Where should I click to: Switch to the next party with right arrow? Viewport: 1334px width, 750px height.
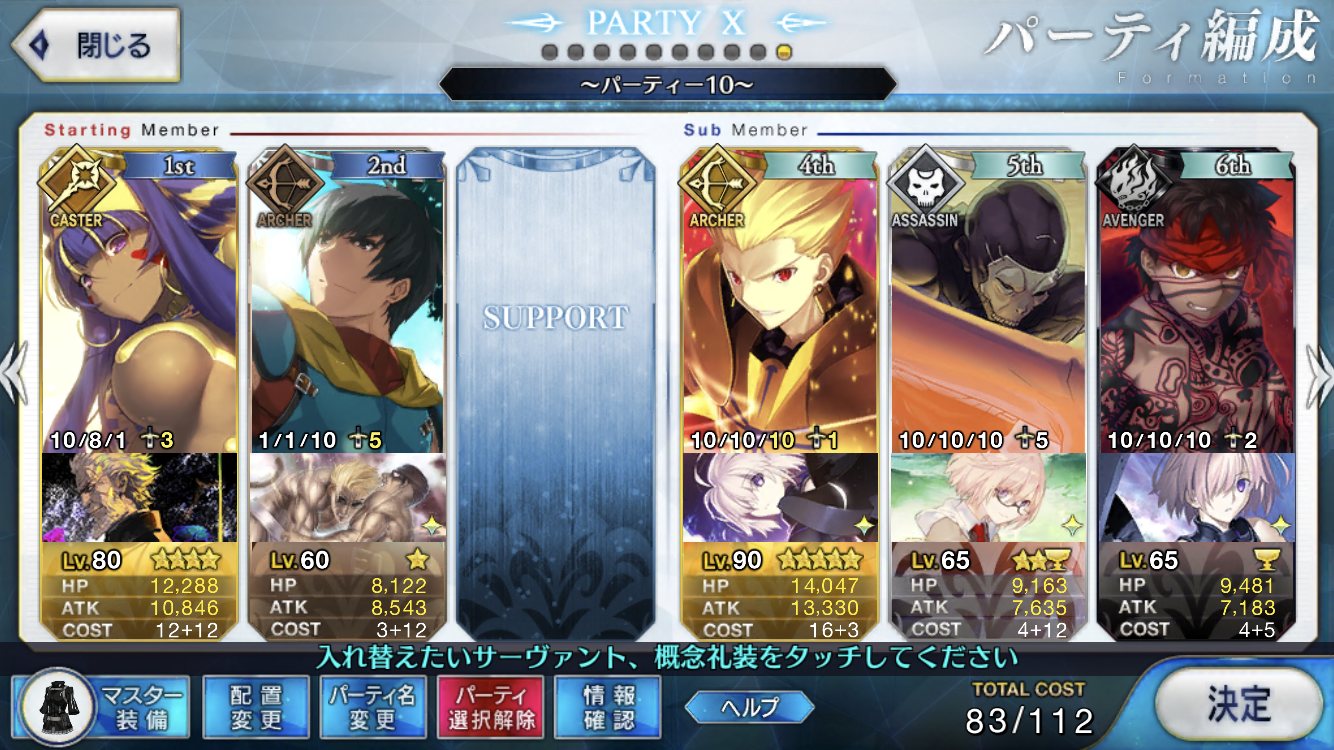[1317, 375]
